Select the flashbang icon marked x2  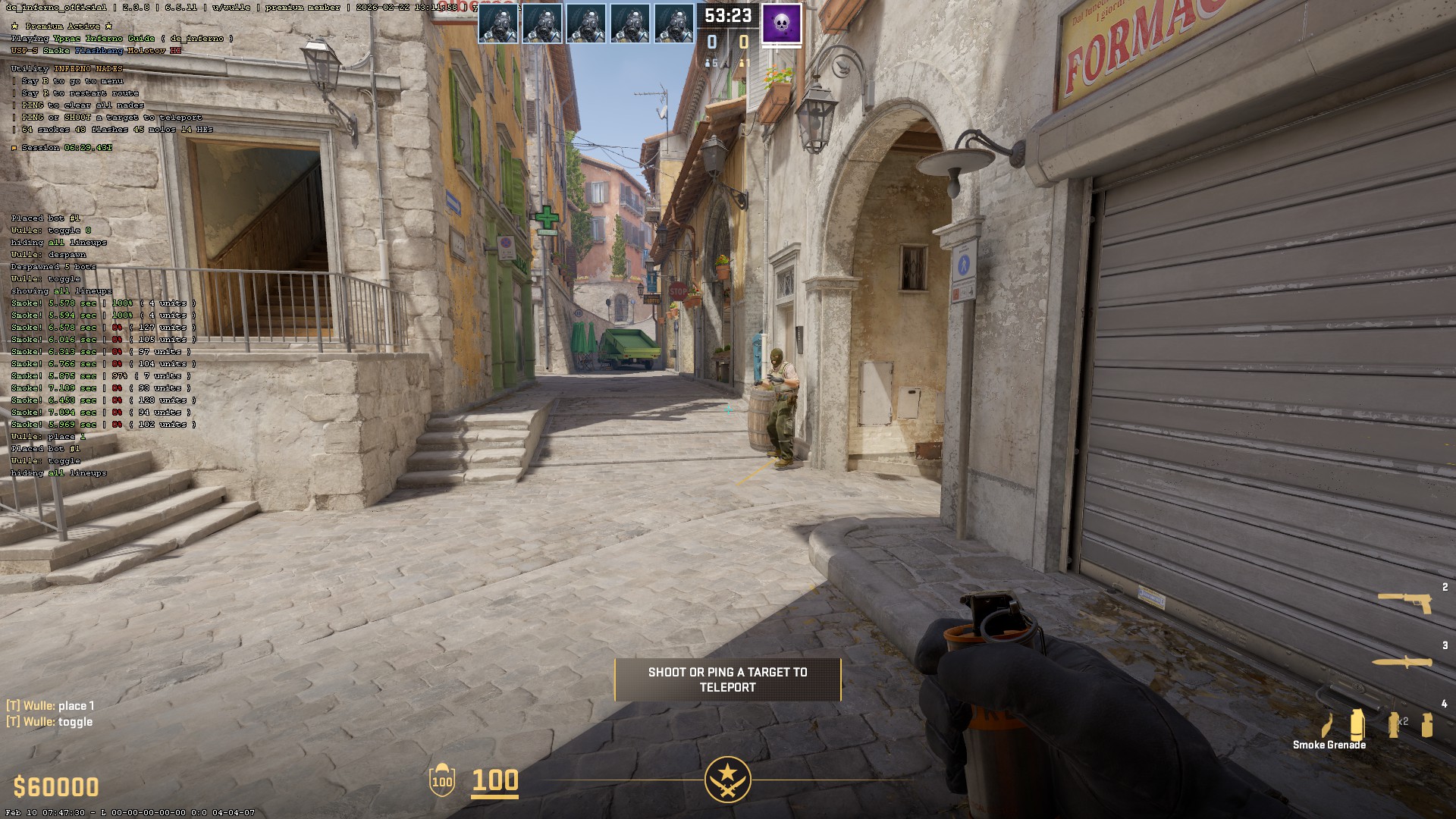pyautogui.click(x=1395, y=724)
